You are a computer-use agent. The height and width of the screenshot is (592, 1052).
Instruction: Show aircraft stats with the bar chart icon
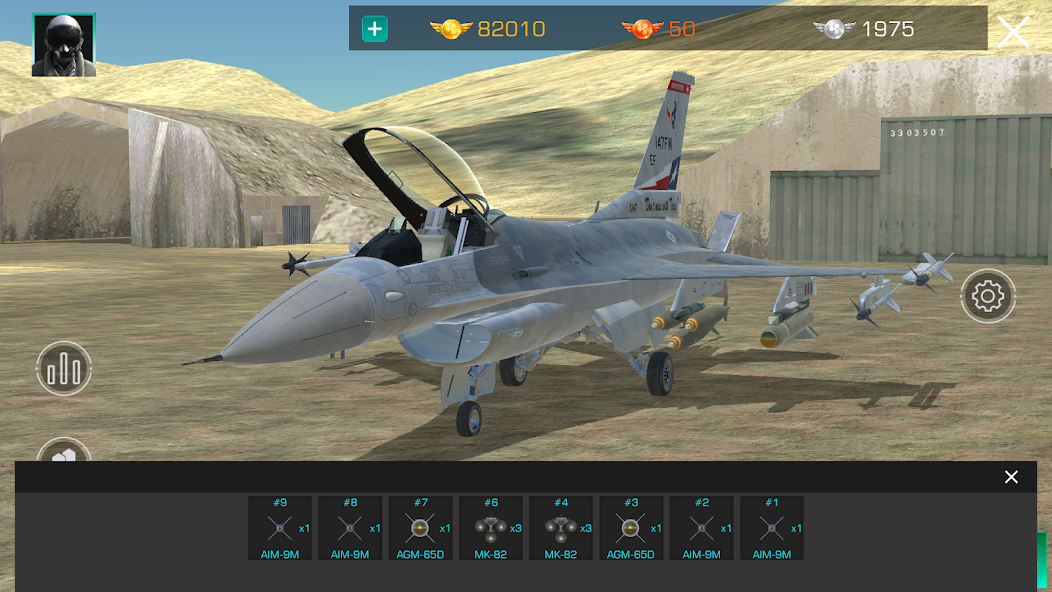(64, 370)
